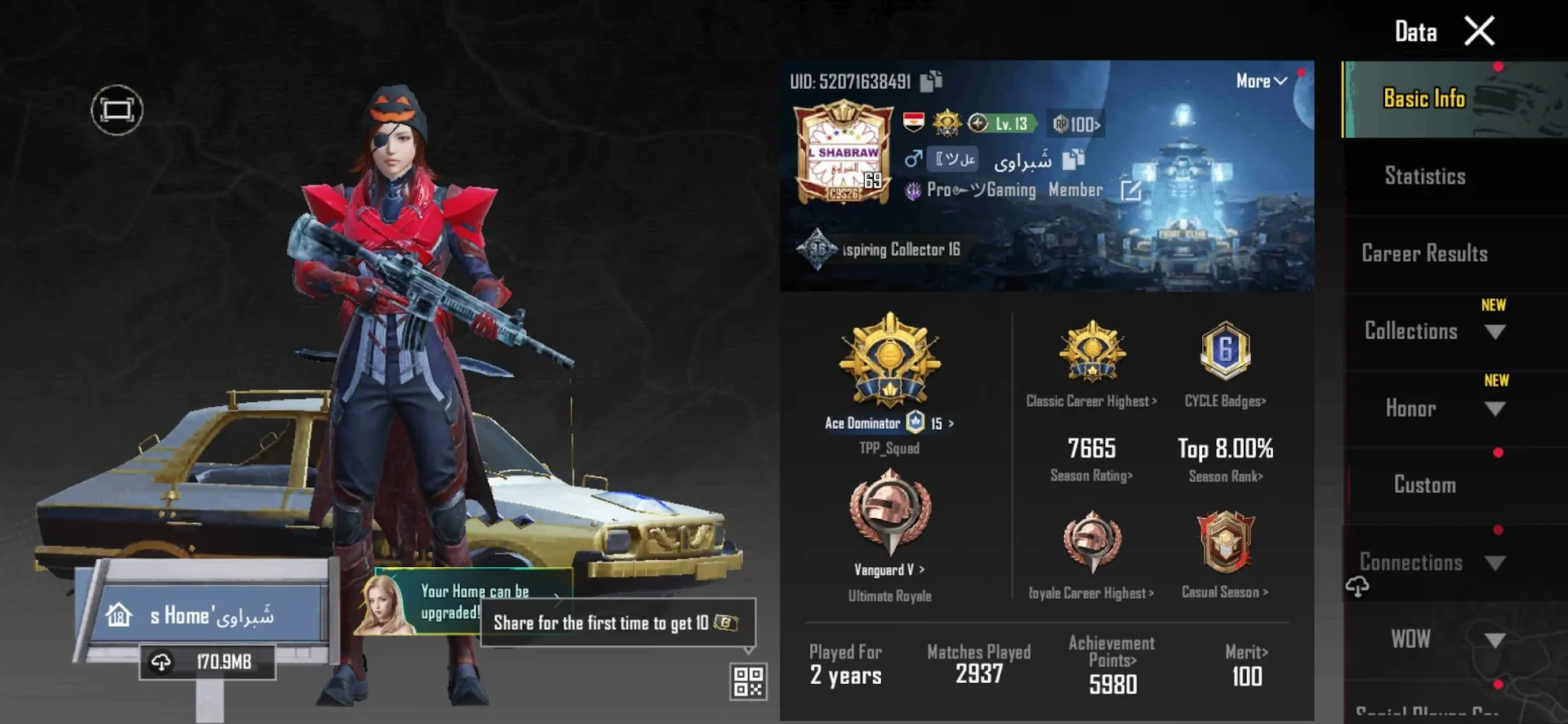Copy the player name with its copy icon

click(1073, 161)
